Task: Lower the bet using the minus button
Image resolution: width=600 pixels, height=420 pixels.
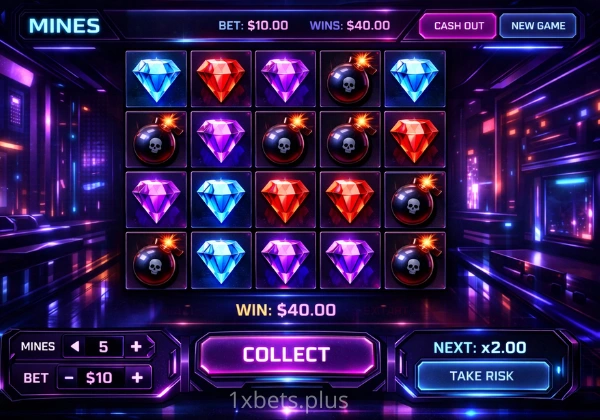Action: click(69, 377)
